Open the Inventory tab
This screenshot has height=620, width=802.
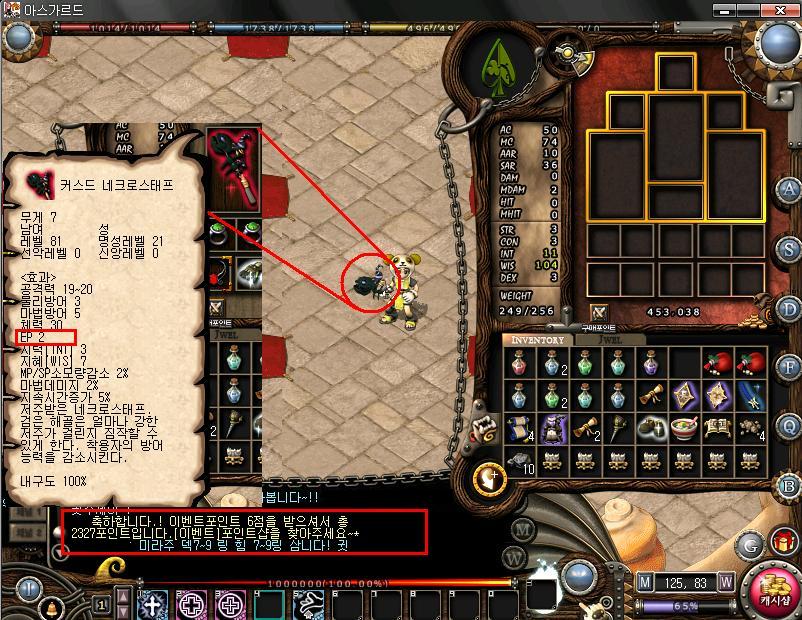[x=538, y=340]
